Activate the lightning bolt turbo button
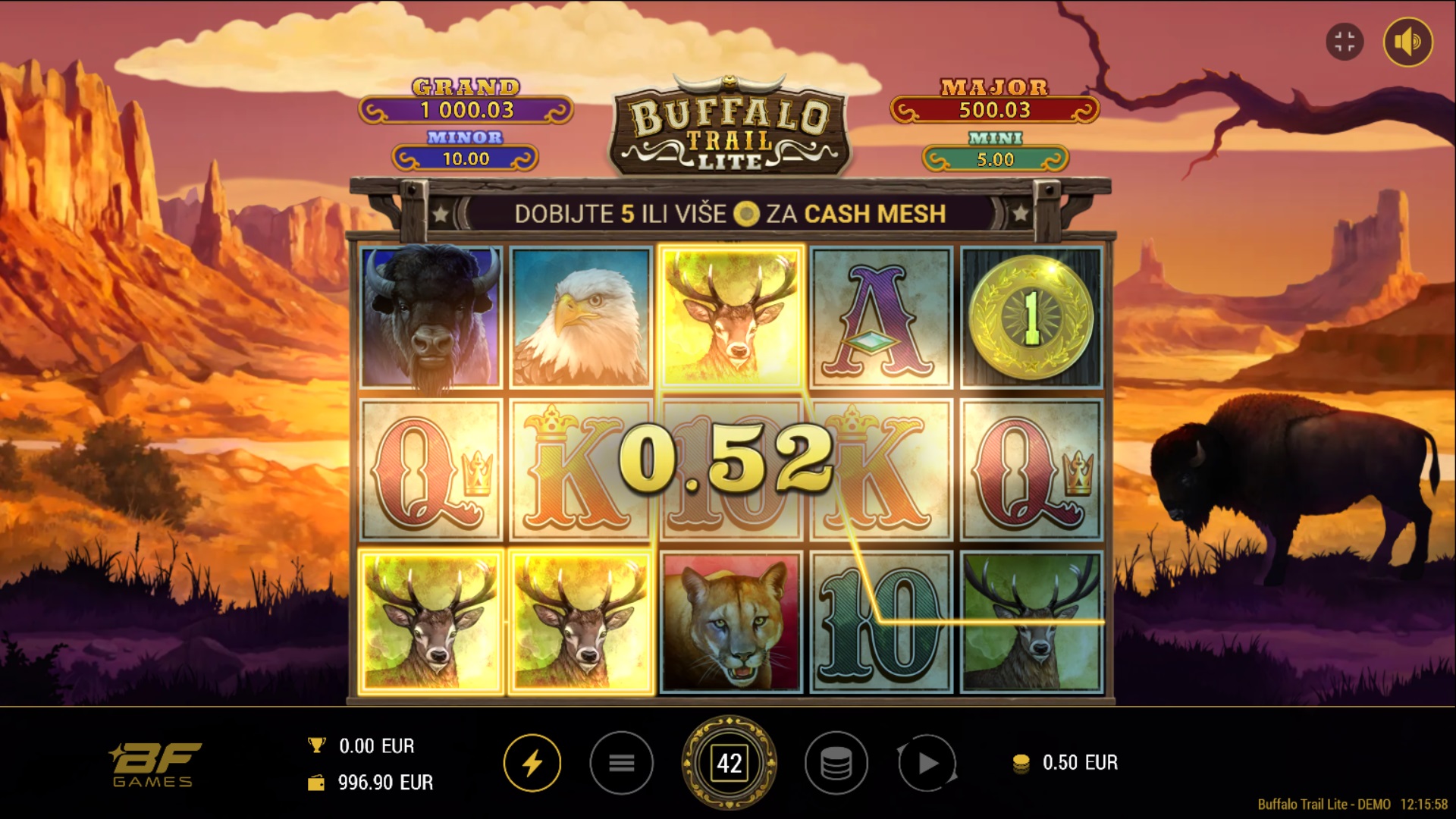 [x=532, y=763]
